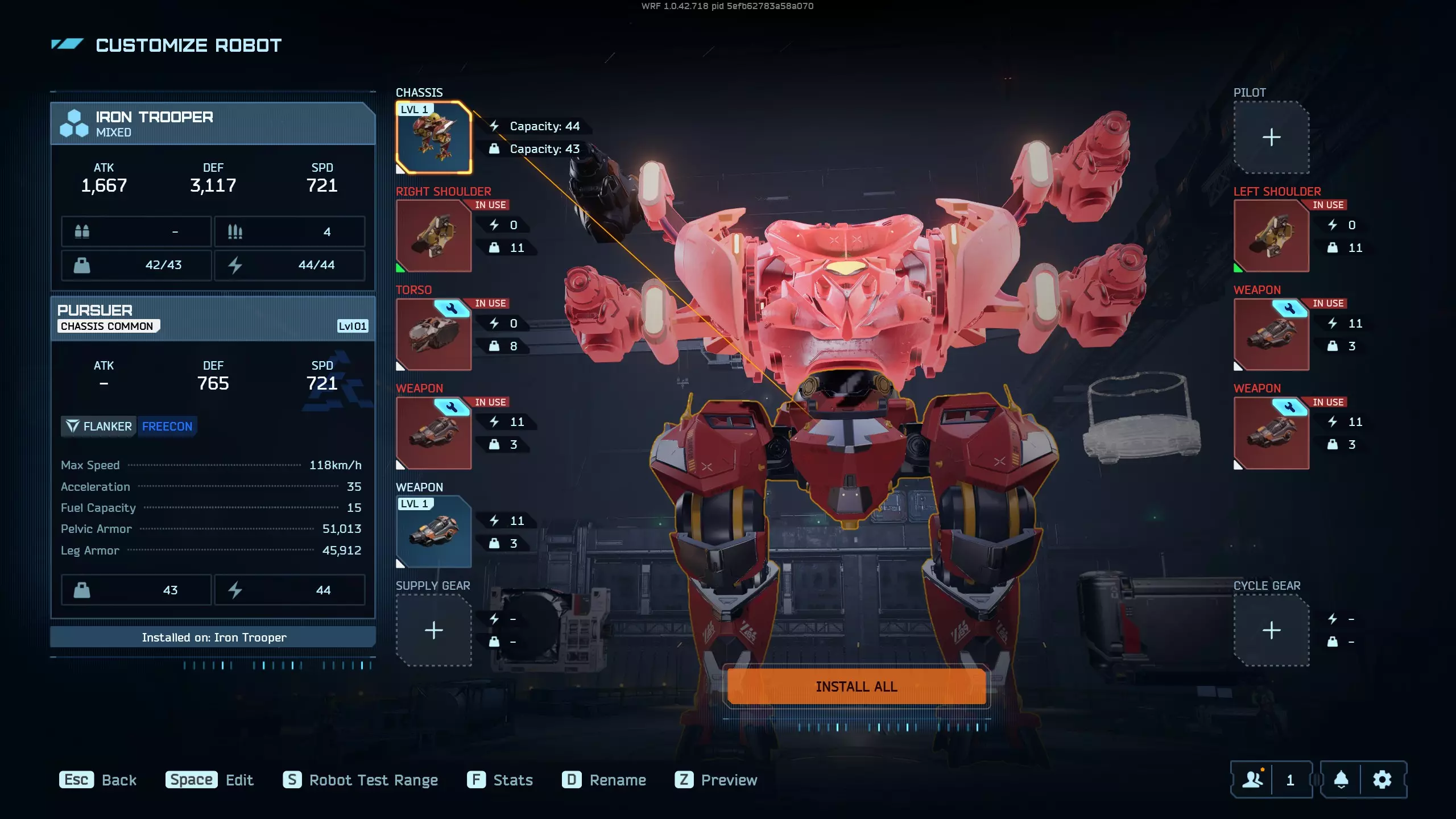Select the Pursuer chassis slot
The image size is (1456, 819).
[x=433, y=137]
